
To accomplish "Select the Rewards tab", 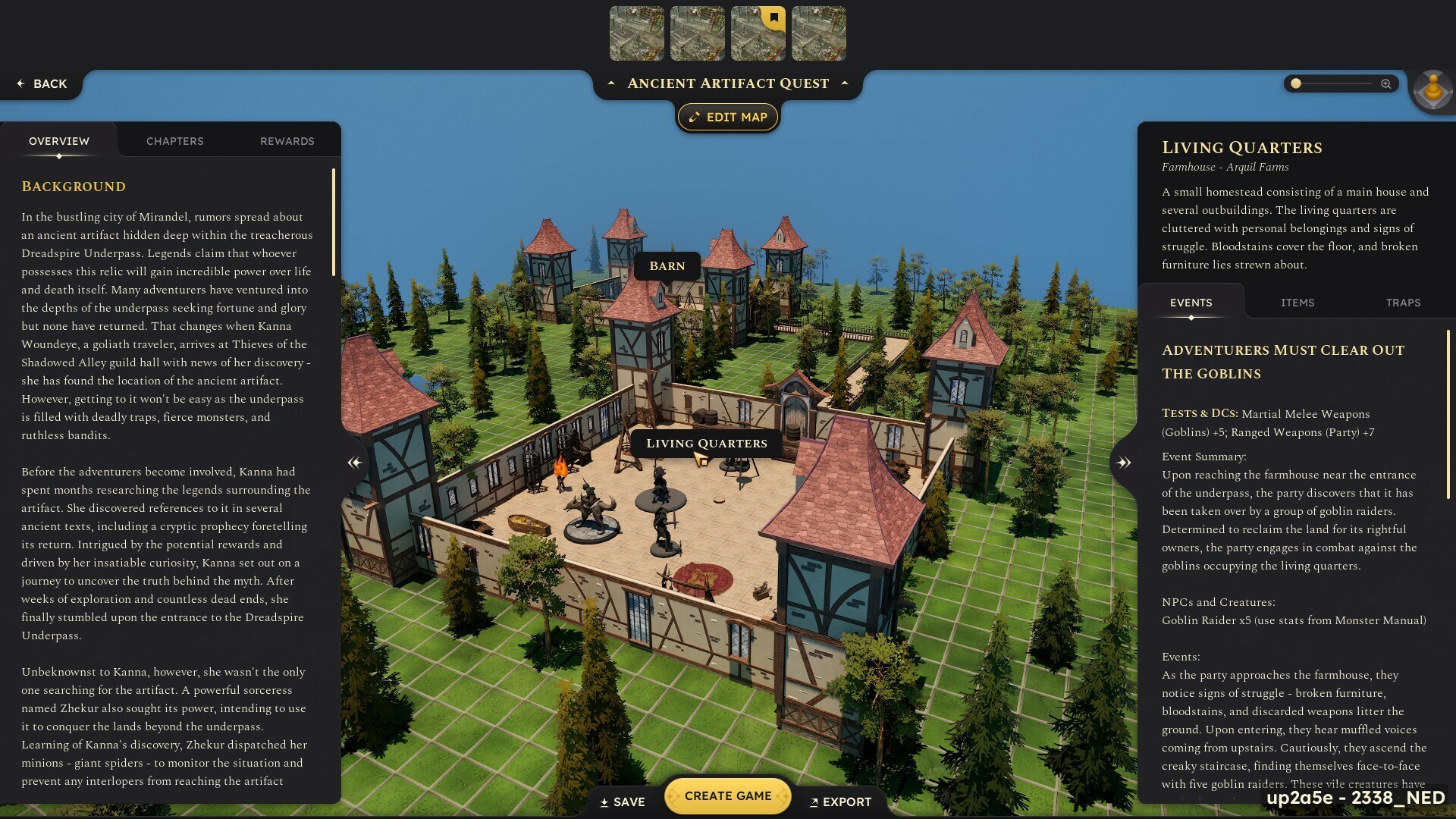I will (287, 141).
